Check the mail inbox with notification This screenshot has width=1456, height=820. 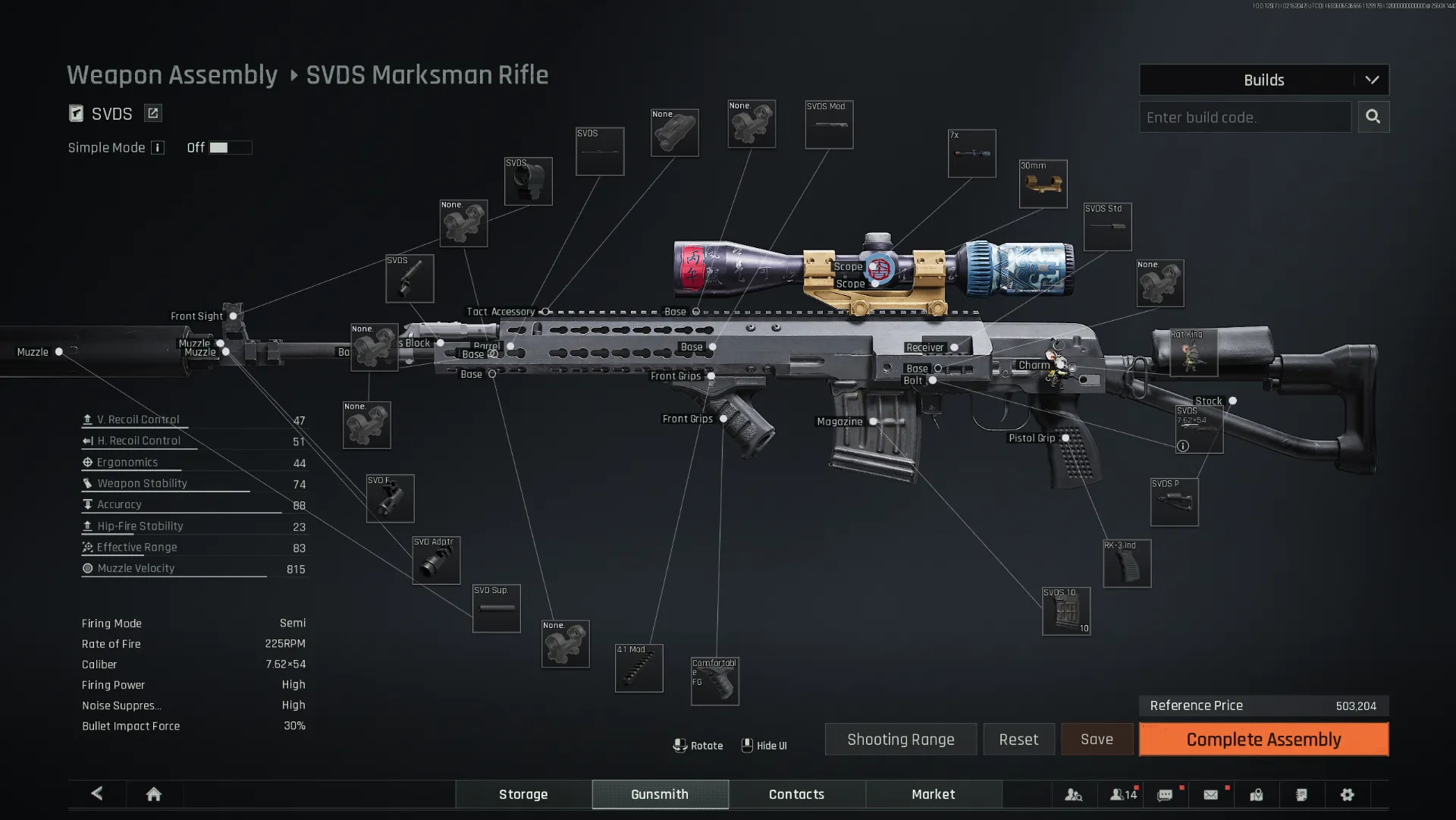[x=1211, y=794]
